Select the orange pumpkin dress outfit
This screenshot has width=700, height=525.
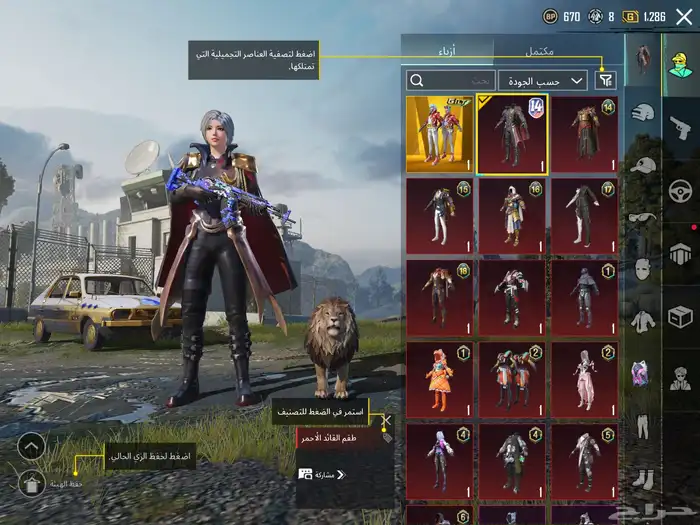pos(439,380)
